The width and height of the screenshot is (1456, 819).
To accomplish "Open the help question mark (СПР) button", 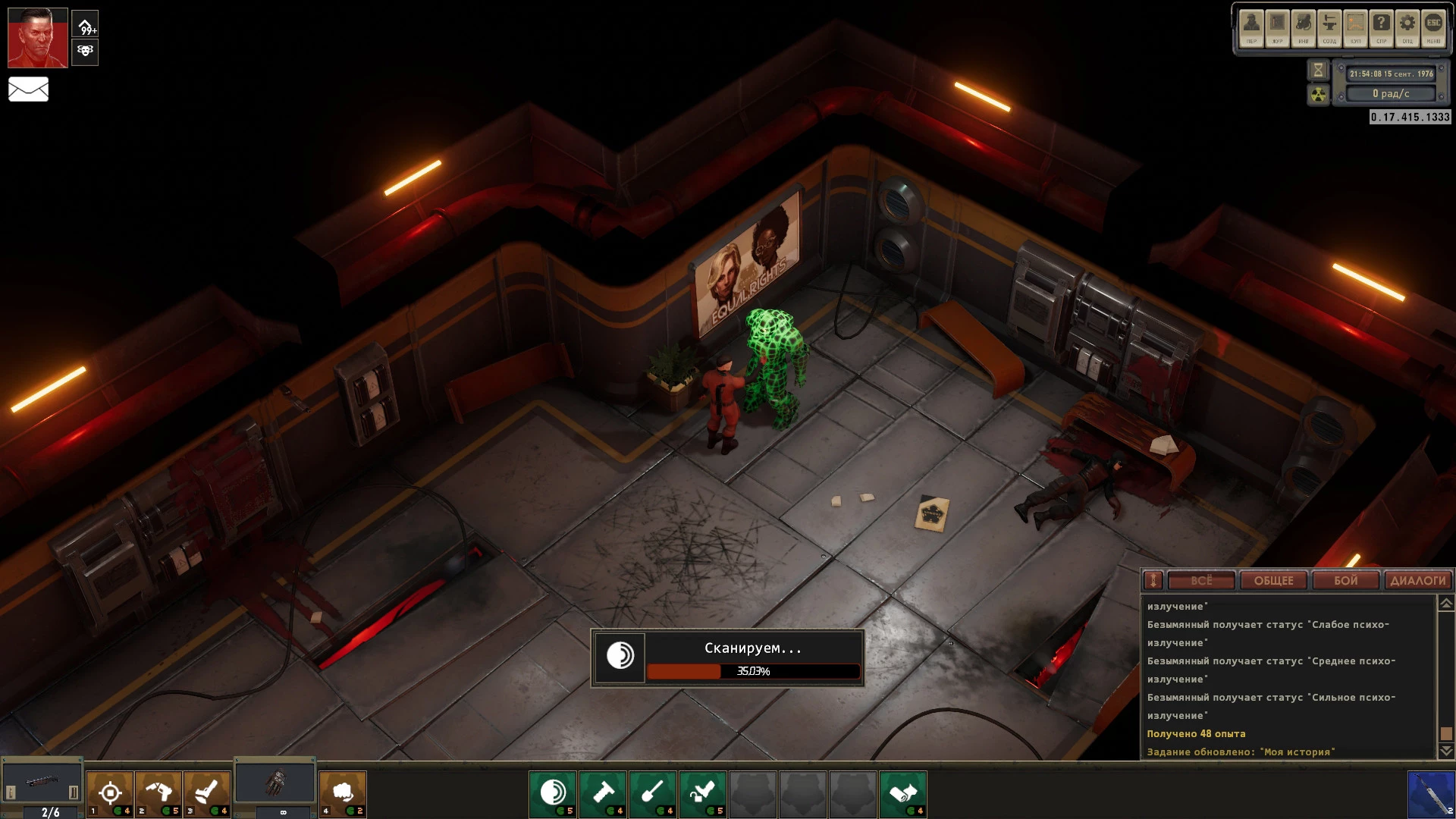I will coord(1381,28).
